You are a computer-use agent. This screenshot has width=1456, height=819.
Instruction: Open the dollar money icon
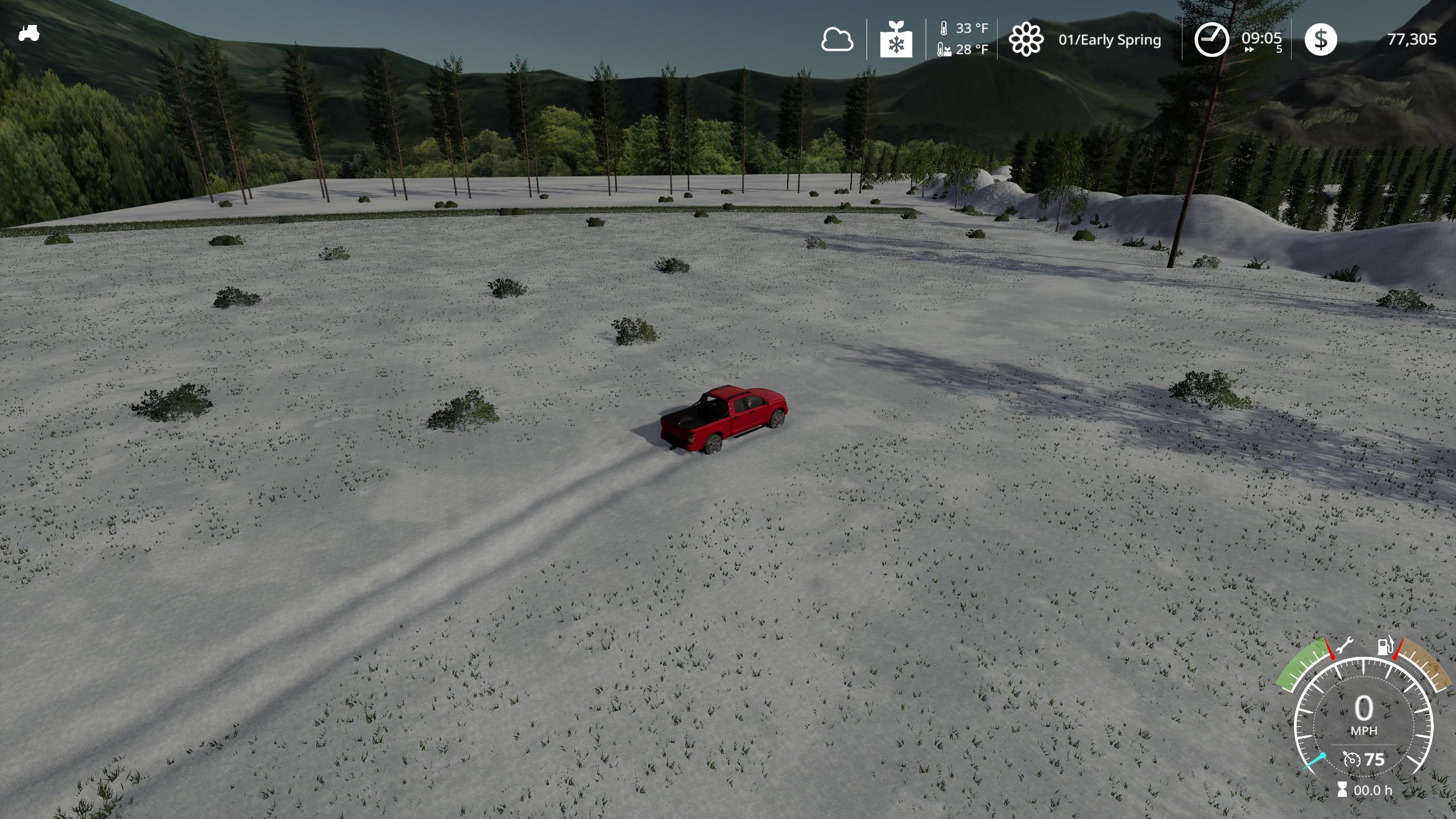(x=1320, y=39)
